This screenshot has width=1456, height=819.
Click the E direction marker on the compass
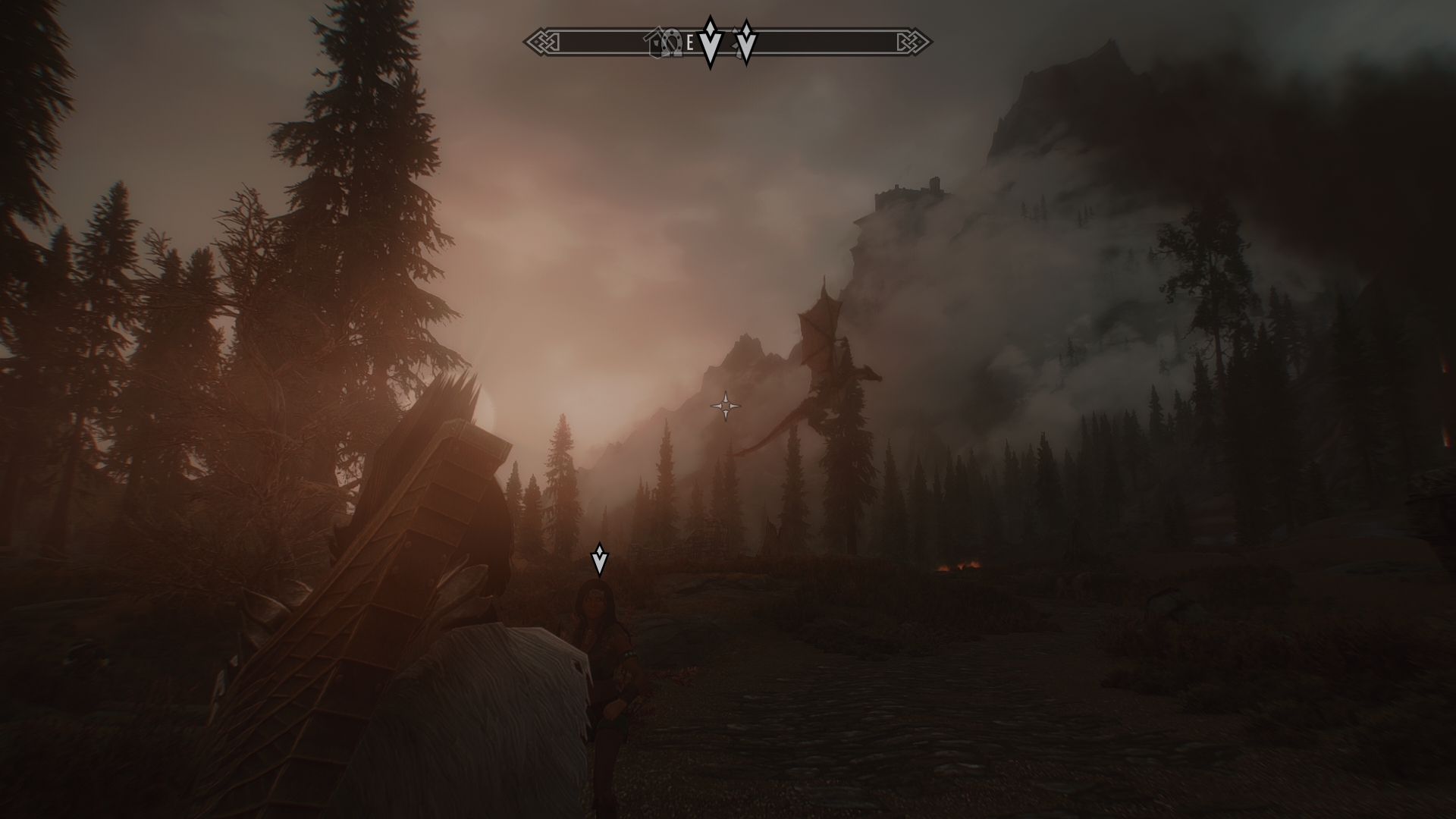coord(690,42)
